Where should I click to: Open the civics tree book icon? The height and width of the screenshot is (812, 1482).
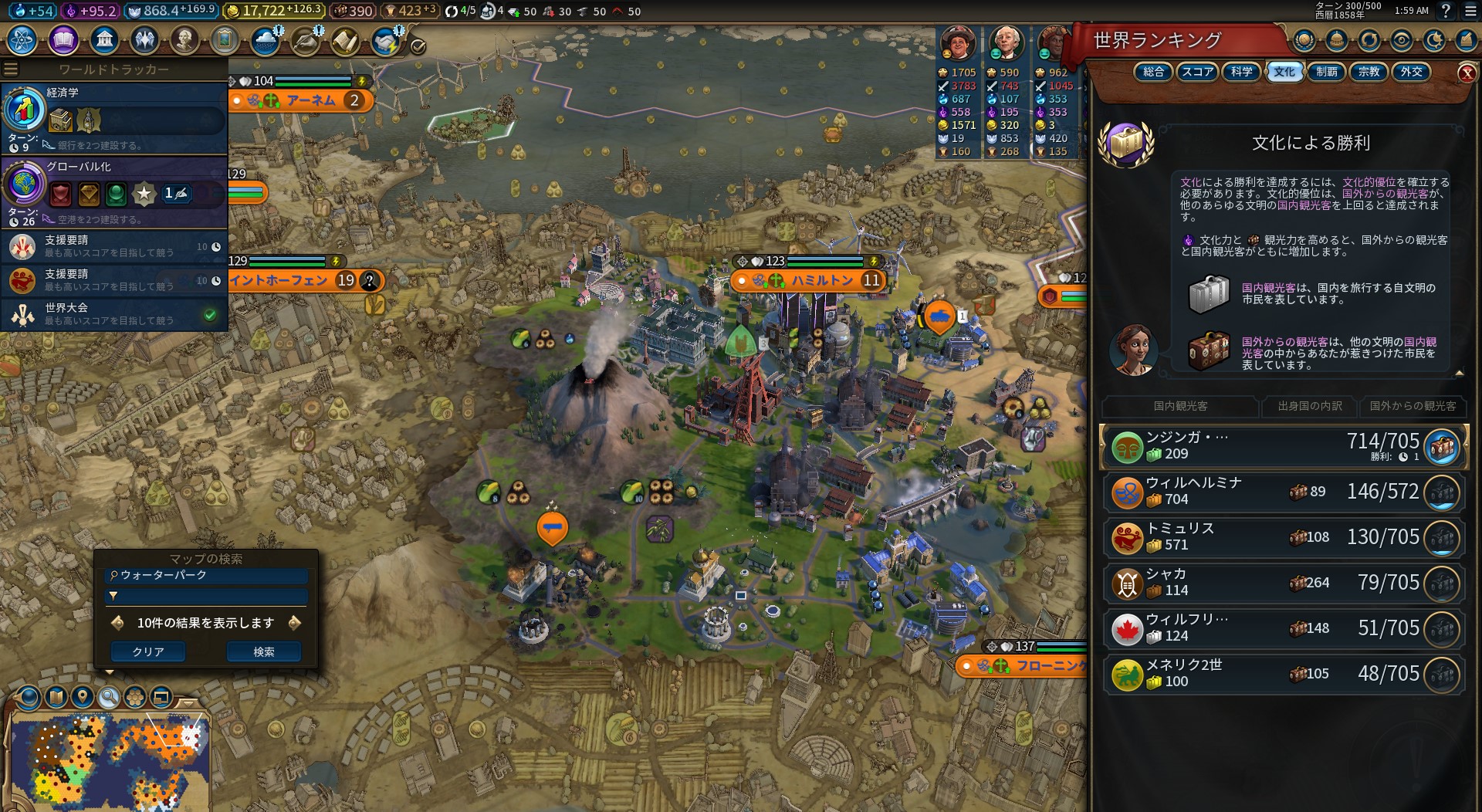[x=63, y=39]
